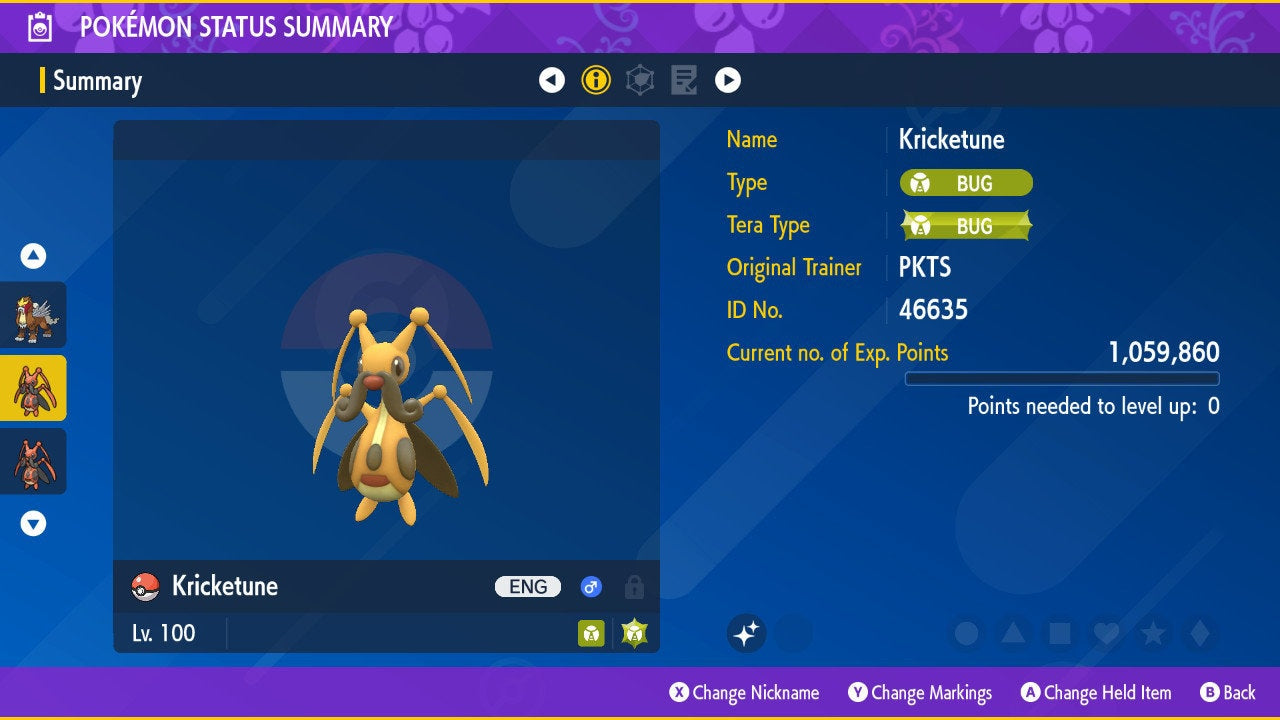Toggle the heart marking
This screenshot has height=720, width=1280.
coord(1105,633)
